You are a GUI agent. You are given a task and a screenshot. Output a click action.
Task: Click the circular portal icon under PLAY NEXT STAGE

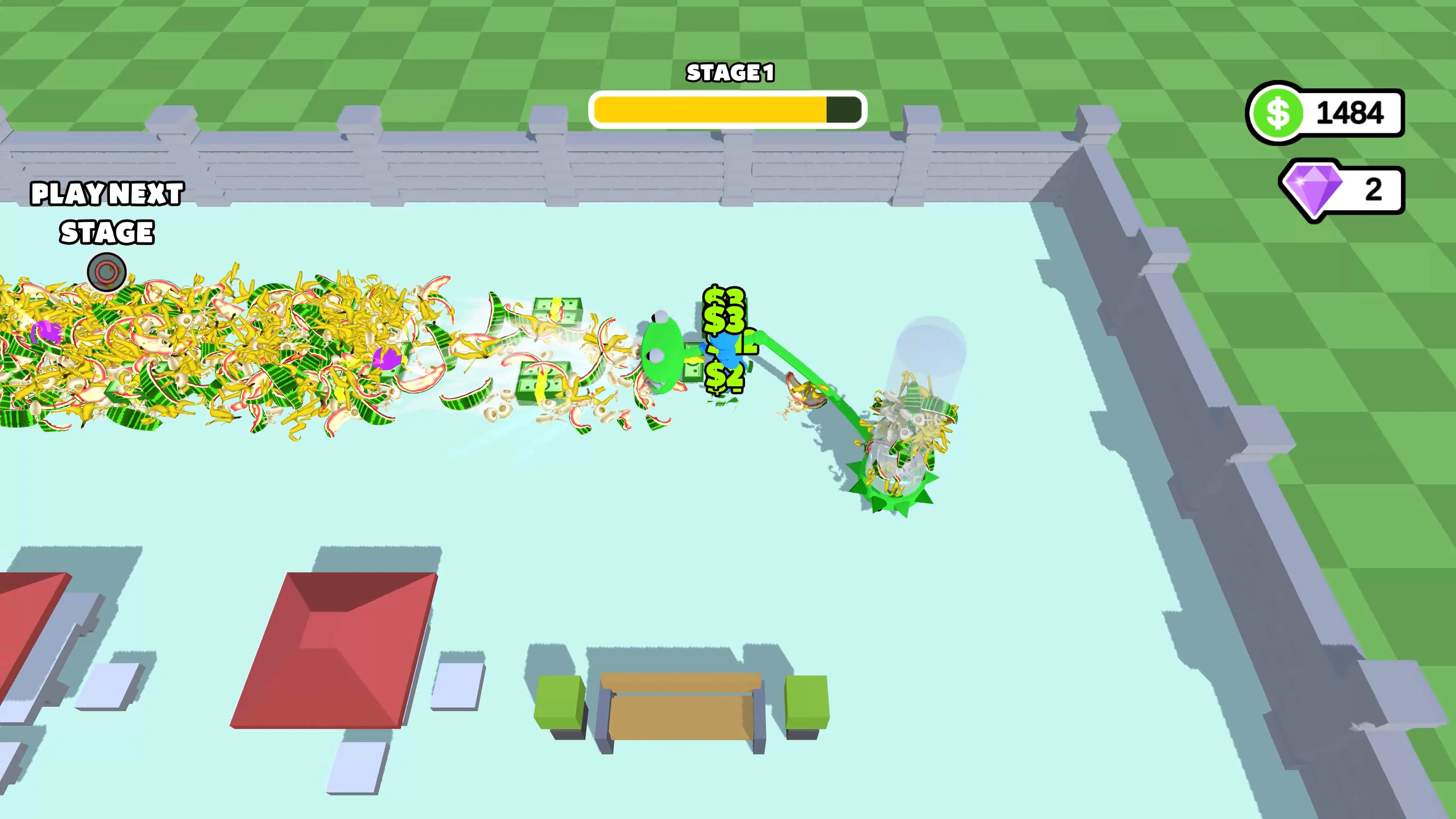tap(107, 273)
